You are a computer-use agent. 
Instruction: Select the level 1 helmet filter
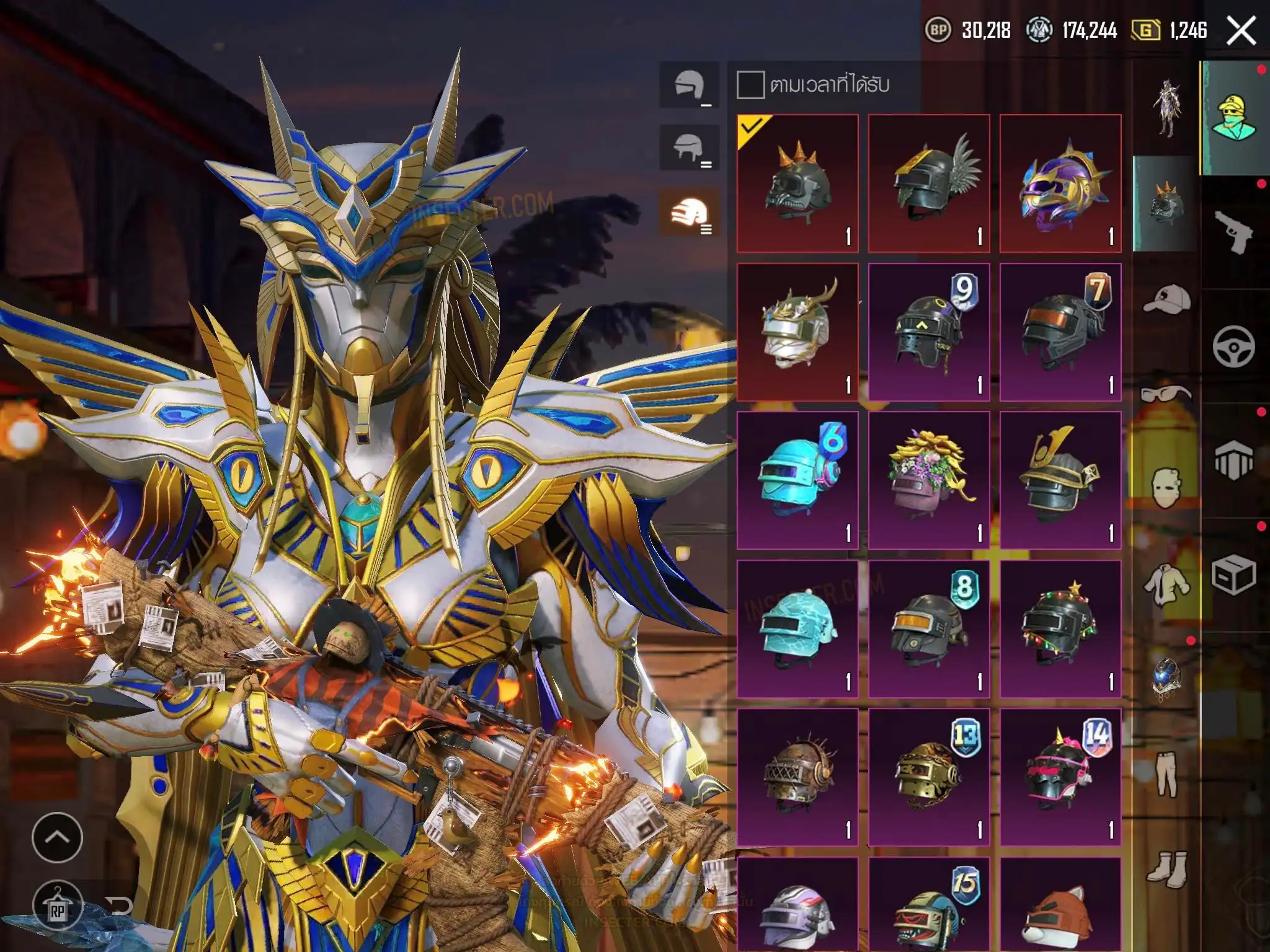(x=689, y=85)
